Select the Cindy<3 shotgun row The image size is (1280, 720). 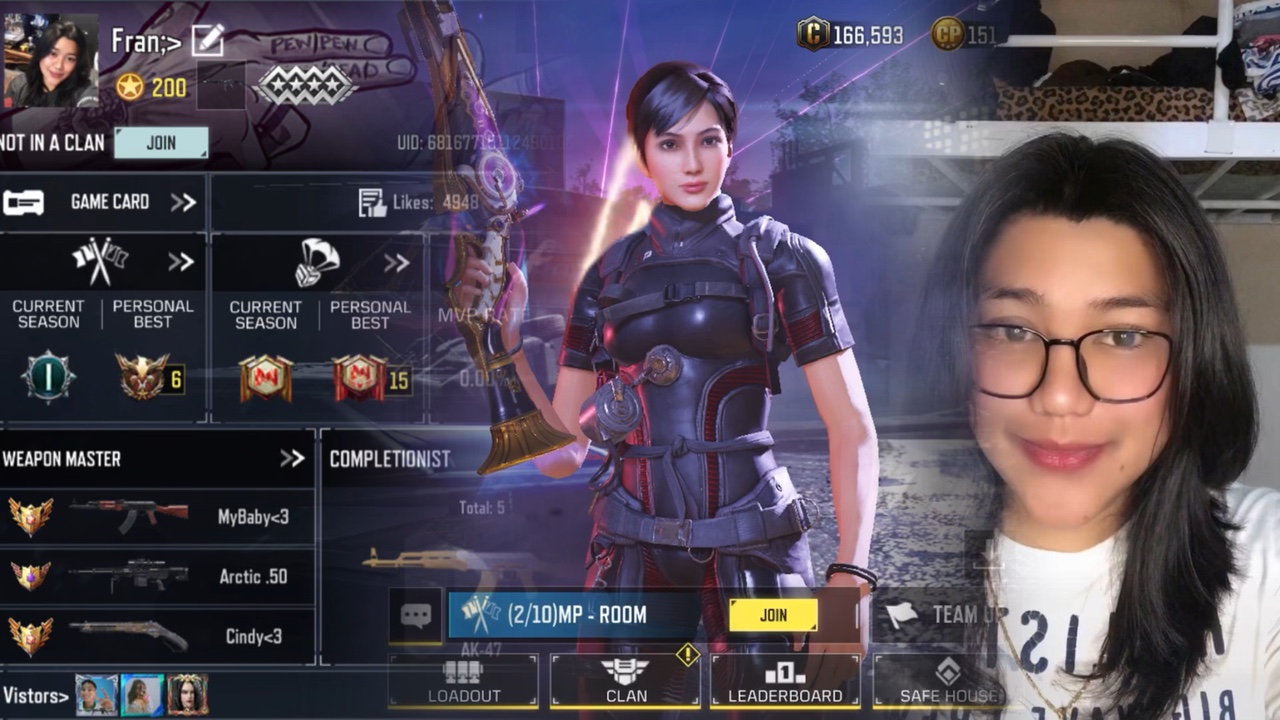click(x=155, y=636)
